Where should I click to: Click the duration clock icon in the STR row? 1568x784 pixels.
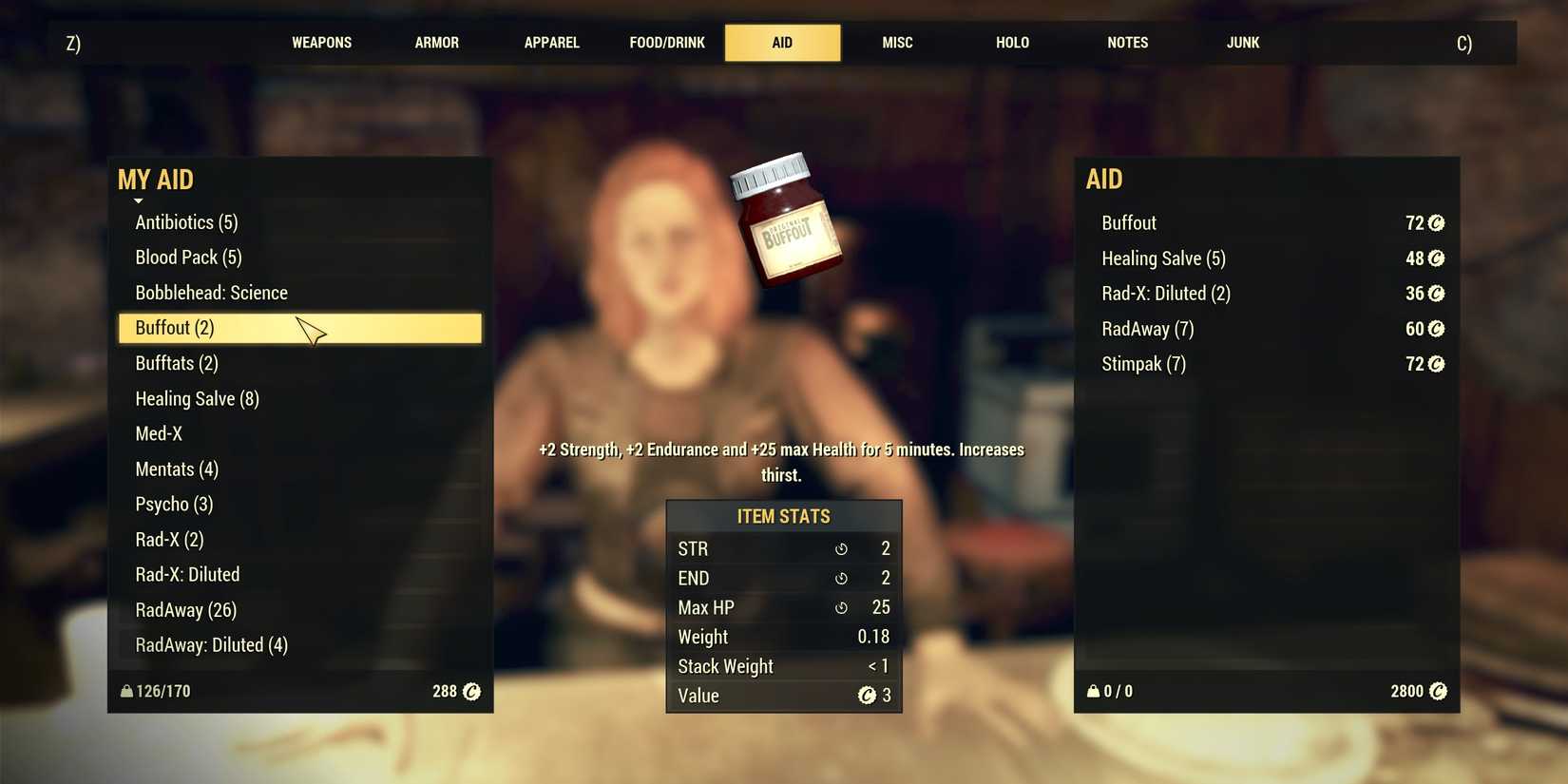tap(840, 548)
